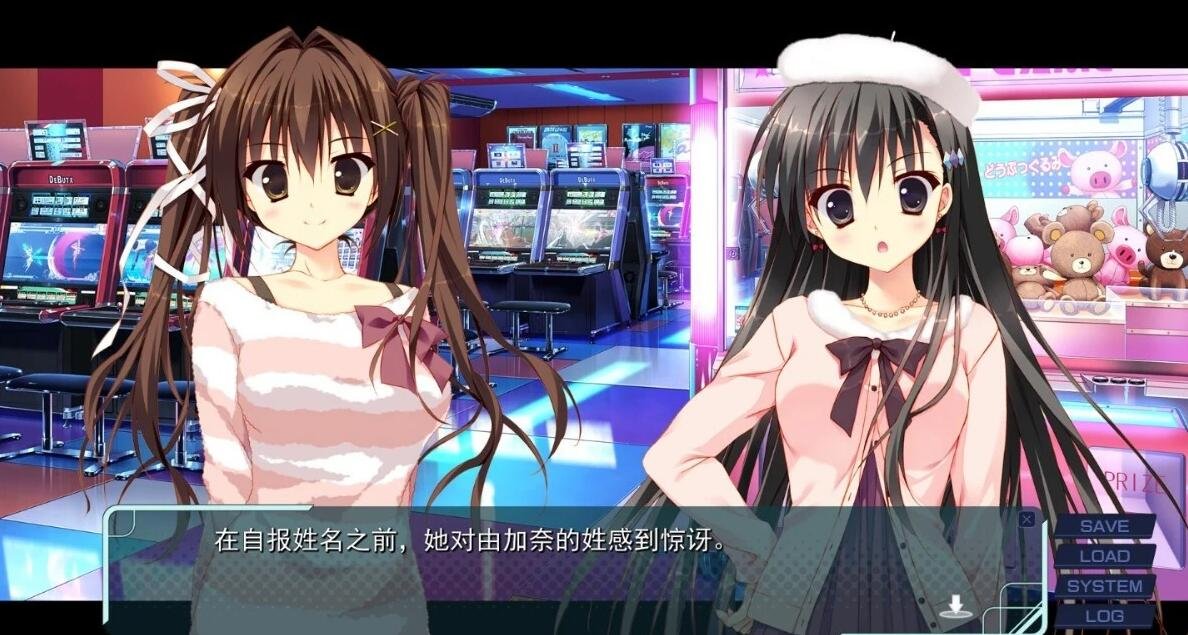The width and height of the screenshot is (1188, 635).
Task: Open the LOAD menu
Action: pyautogui.click(x=1104, y=556)
